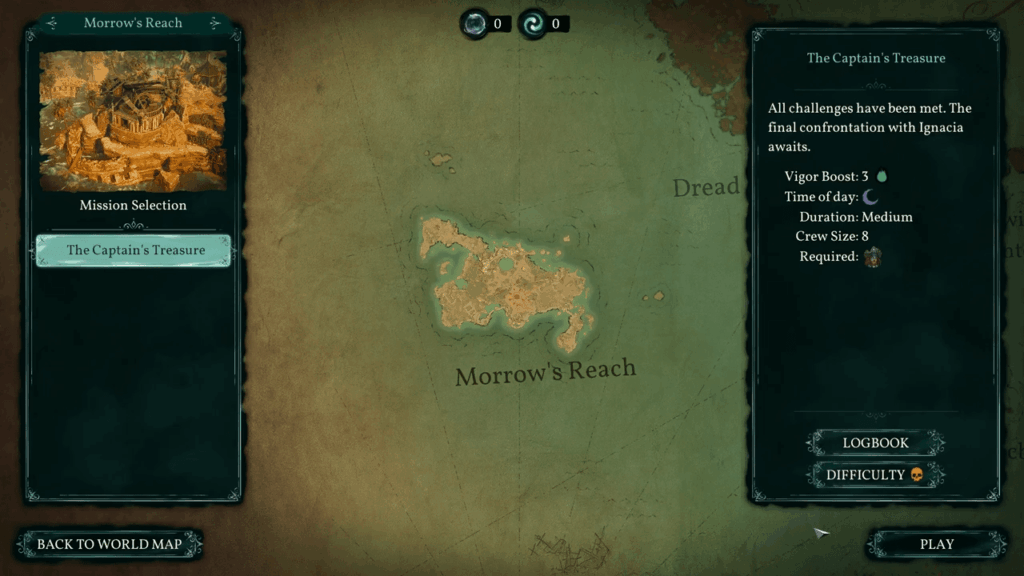The image size is (1024, 576).
Task: Select The Captain's Treasure mission
Action: point(134,250)
